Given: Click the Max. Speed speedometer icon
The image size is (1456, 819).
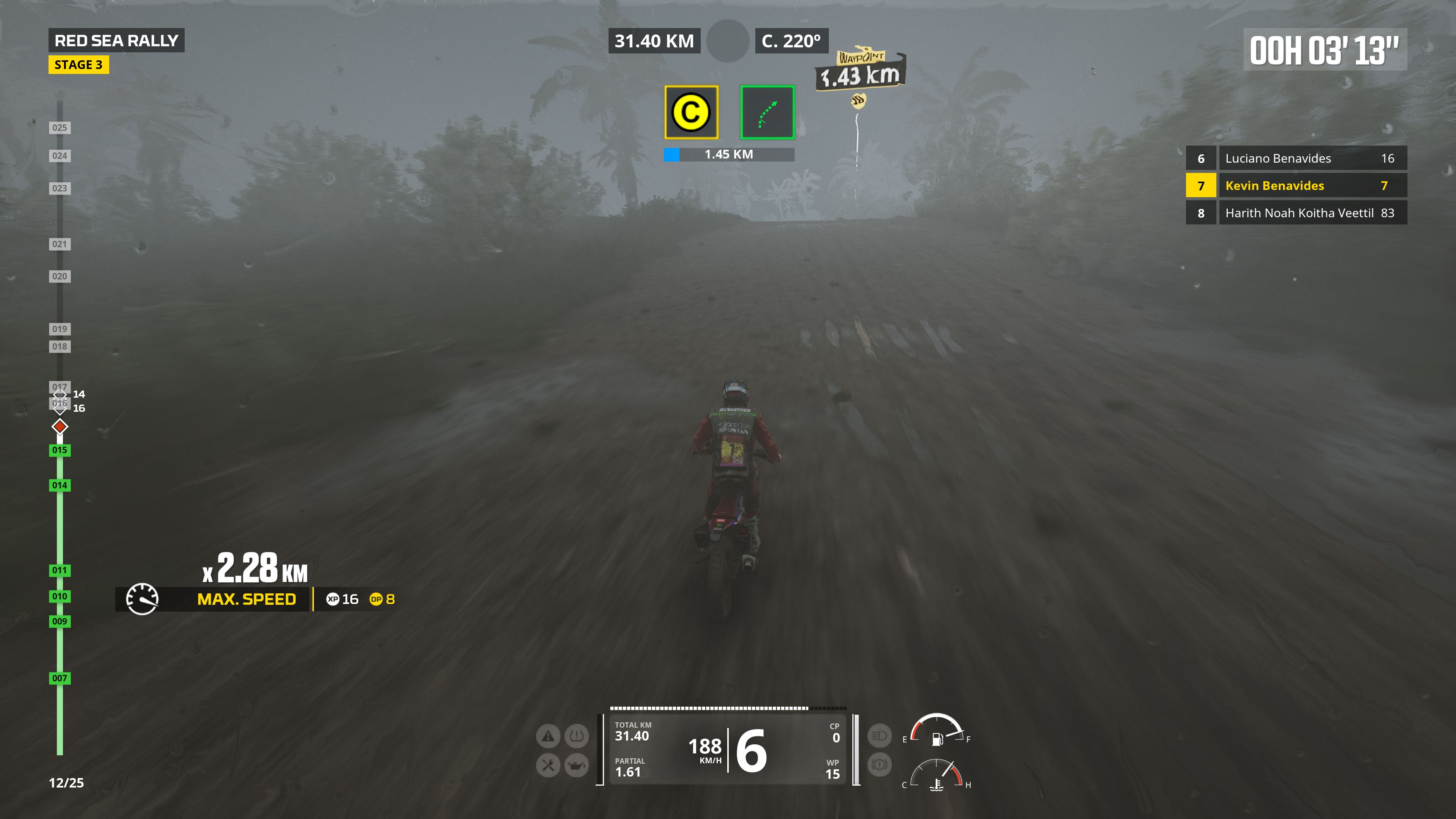Looking at the screenshot, I should point(142,599).
